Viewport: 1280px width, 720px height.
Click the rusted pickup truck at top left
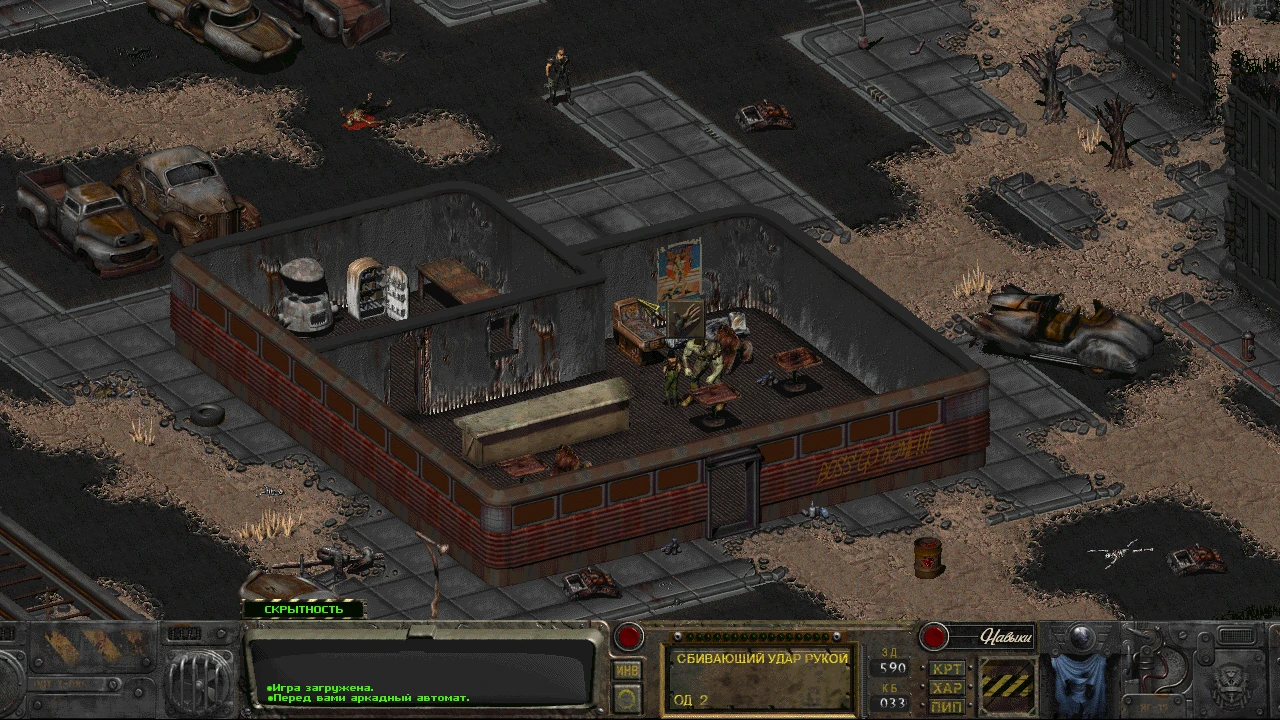coord(85,215)
